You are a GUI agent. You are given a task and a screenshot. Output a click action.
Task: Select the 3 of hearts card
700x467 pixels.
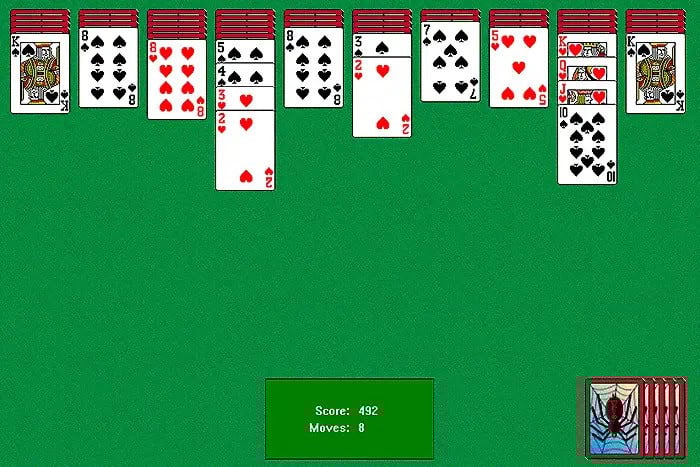tap(245, 97)
